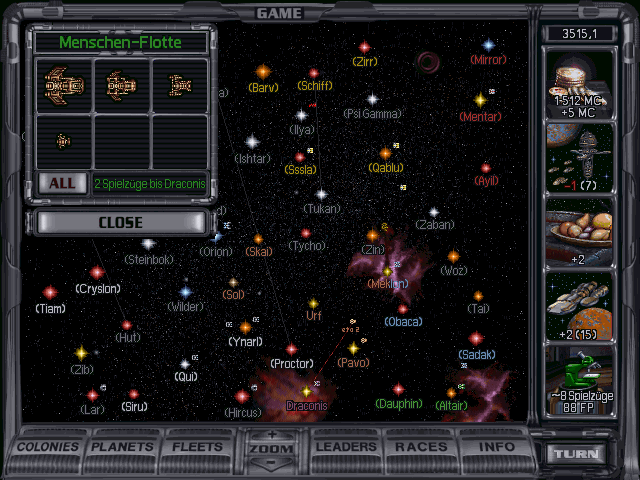End the current TURN
This screenshot has width=640, height=480.
(578, 453)
